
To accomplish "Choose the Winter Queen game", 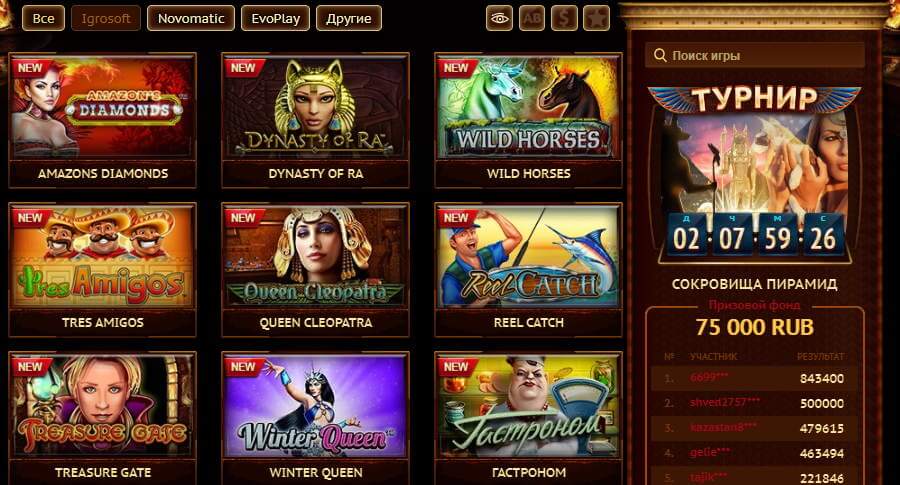I will [315, 407].
